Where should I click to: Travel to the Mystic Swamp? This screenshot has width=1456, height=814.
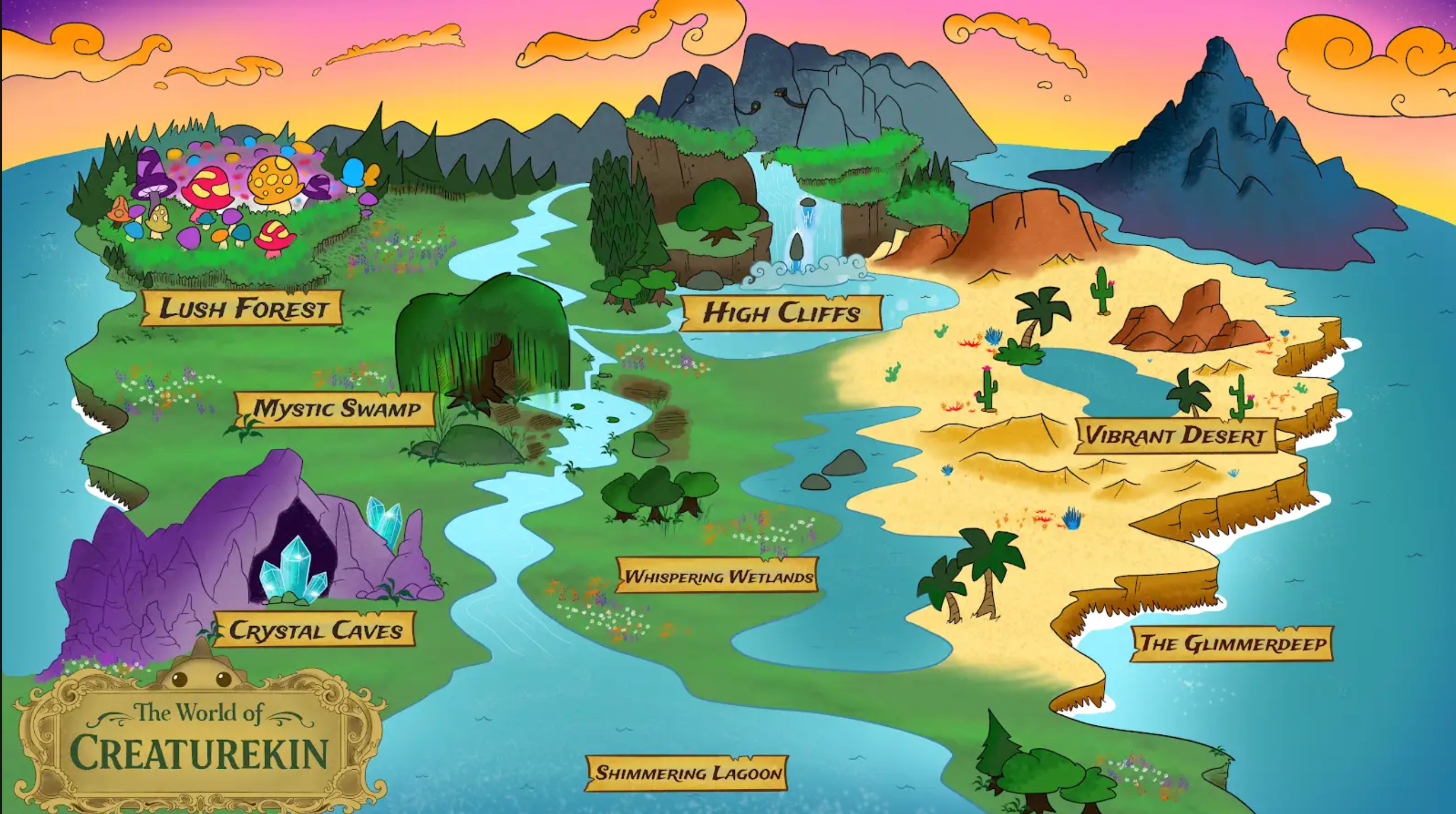pyautogui.click(x=337, y=409)
